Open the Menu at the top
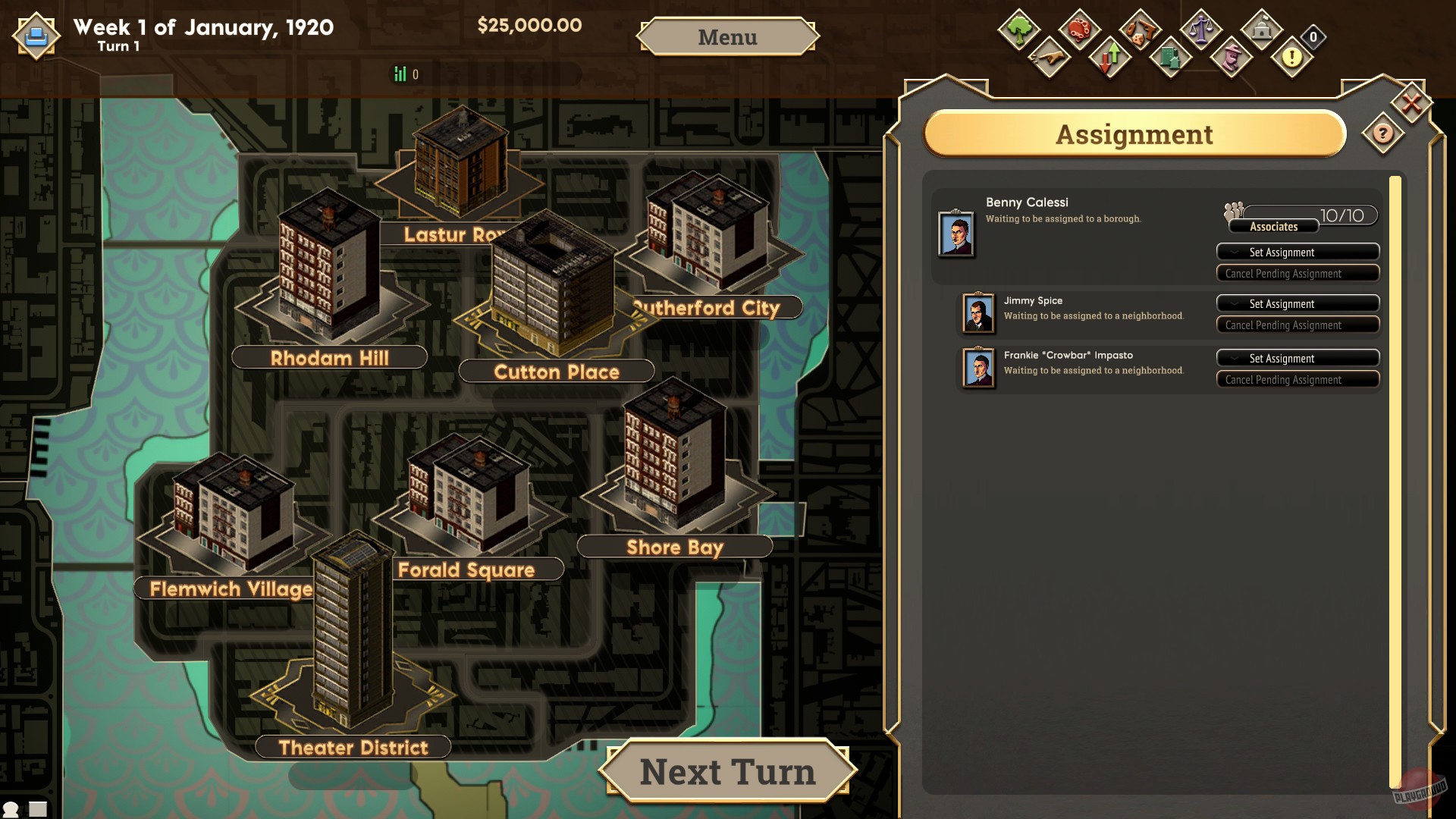Viewport: 1456px width, 819px height. tap(726, 37)
